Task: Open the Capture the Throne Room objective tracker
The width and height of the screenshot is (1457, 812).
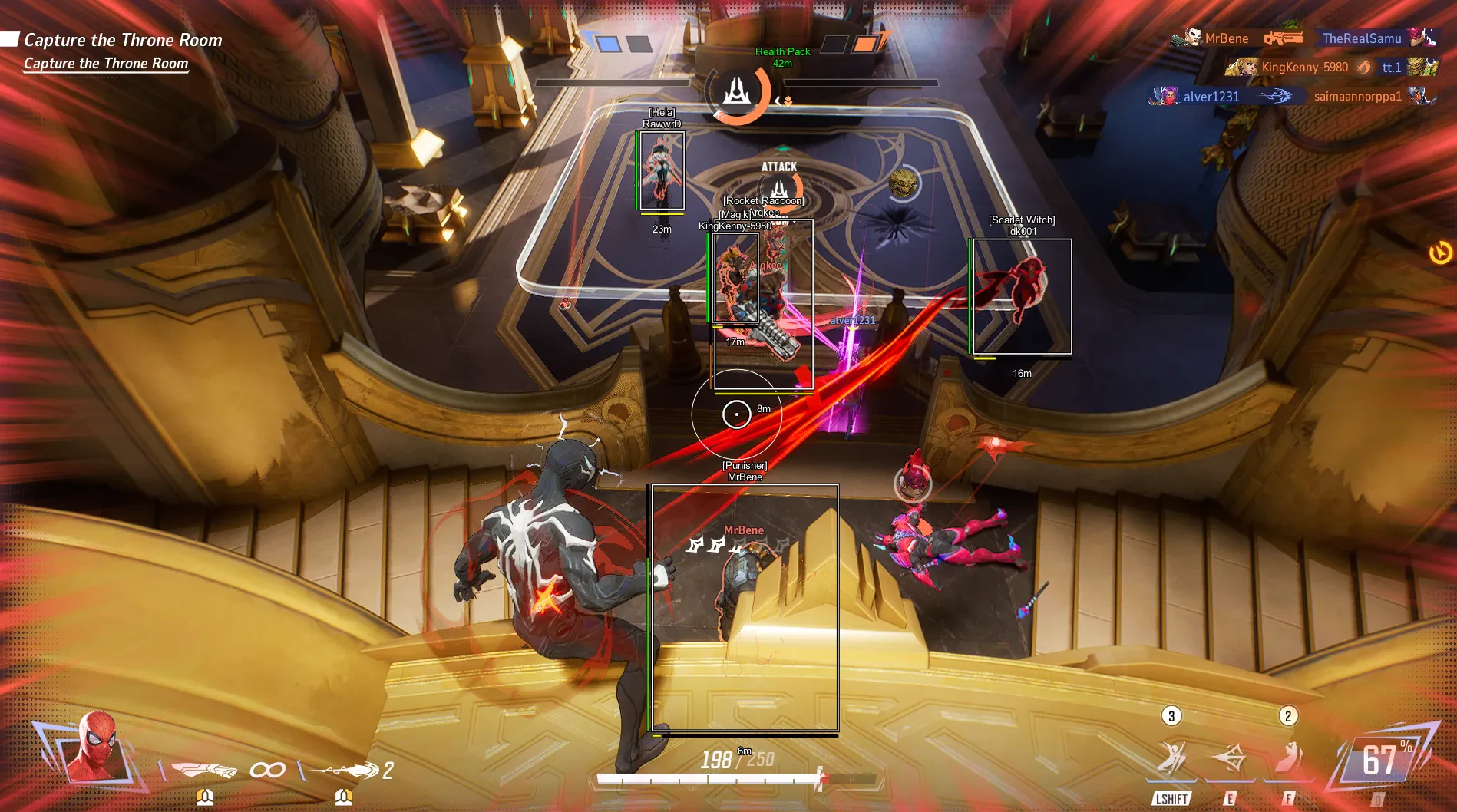Action: click(123, 40)
